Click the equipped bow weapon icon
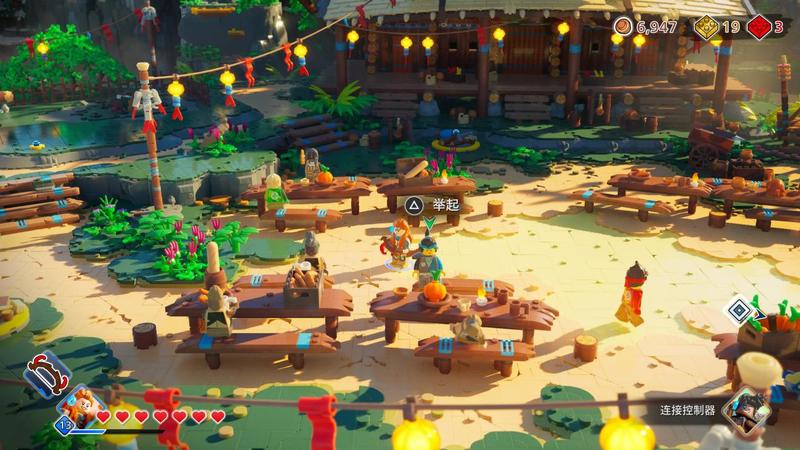 click(x=46, y=373)
